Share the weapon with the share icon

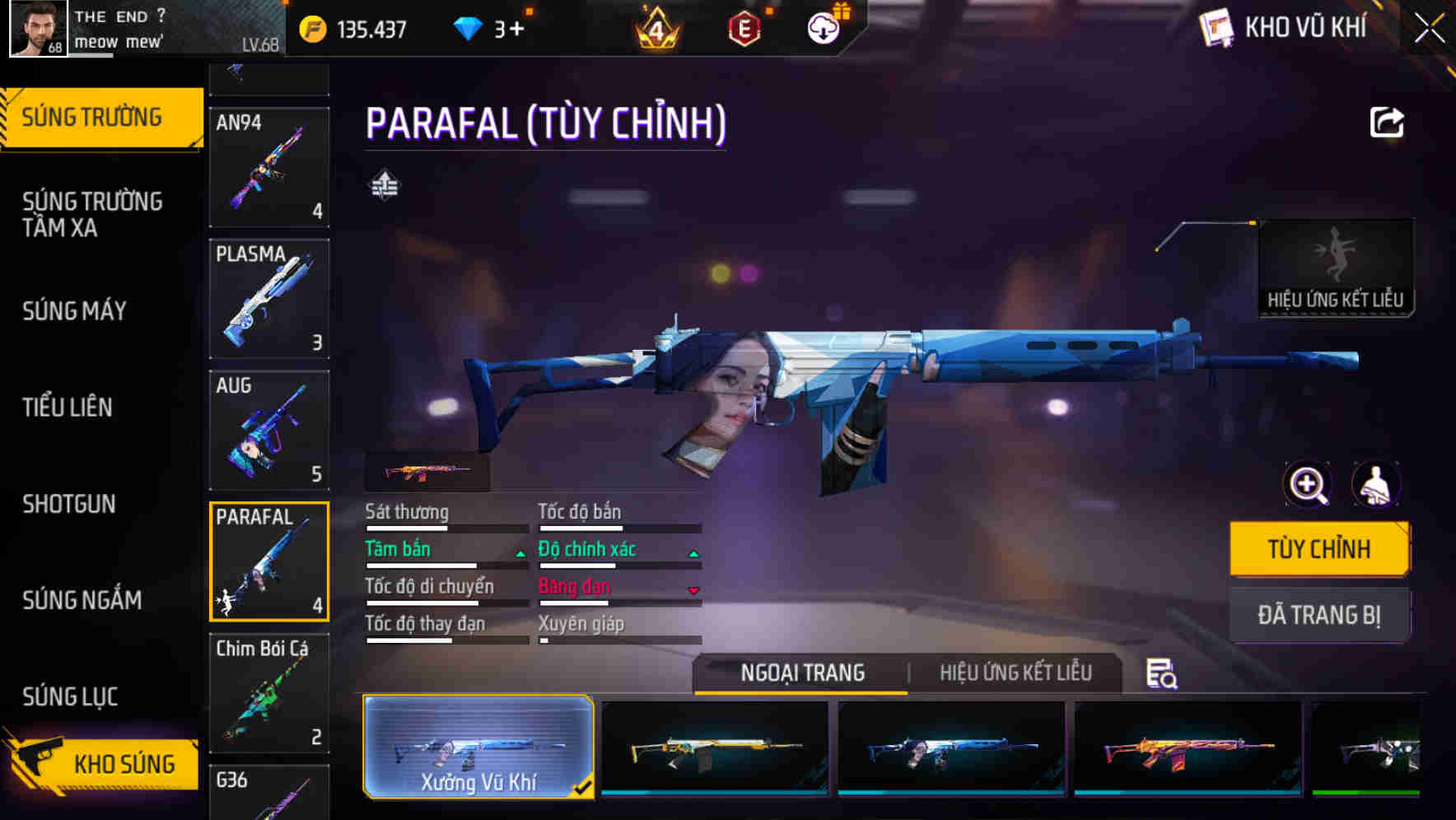1387,123
